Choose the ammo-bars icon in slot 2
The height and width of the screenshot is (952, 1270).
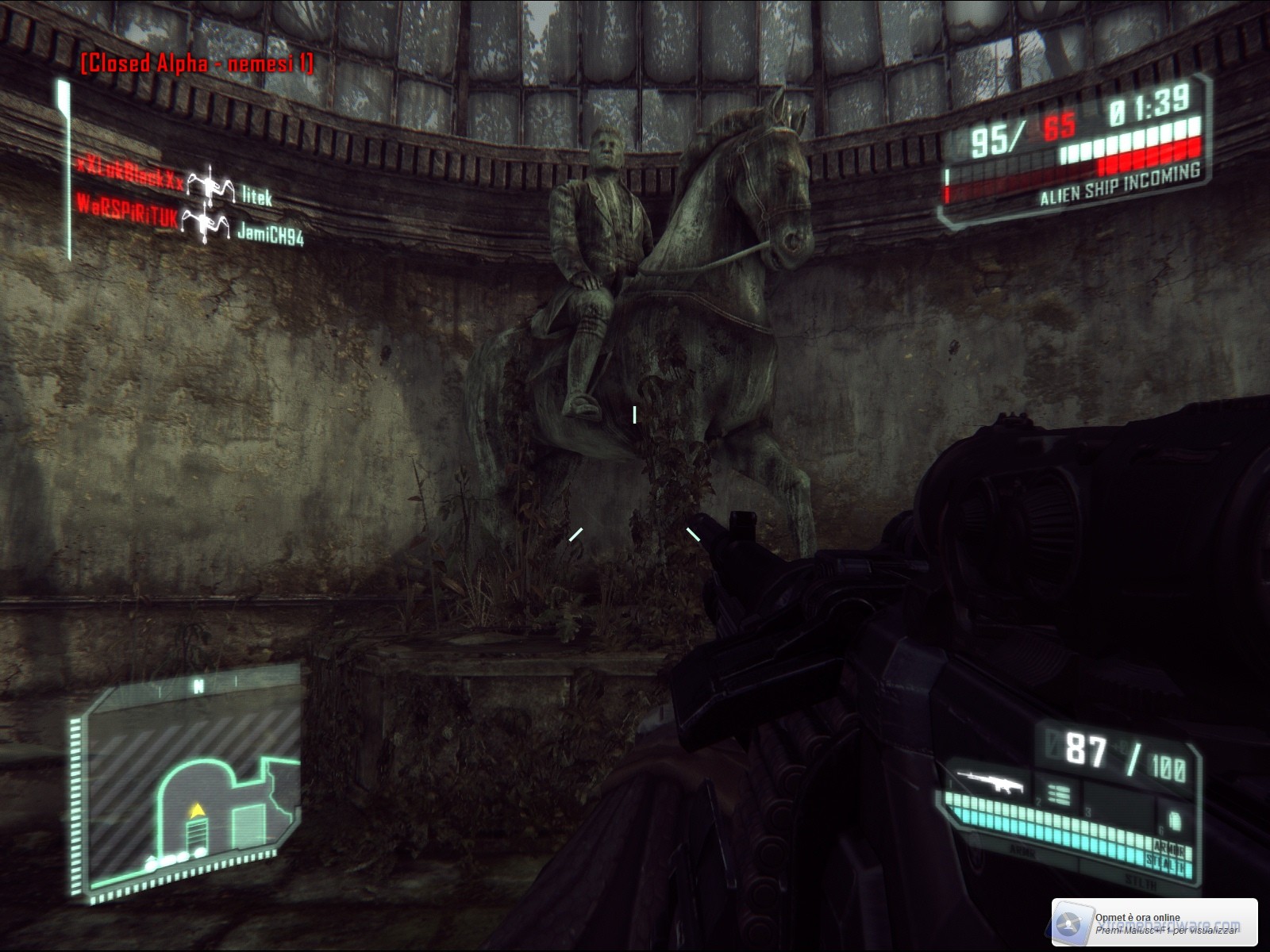1060,792
